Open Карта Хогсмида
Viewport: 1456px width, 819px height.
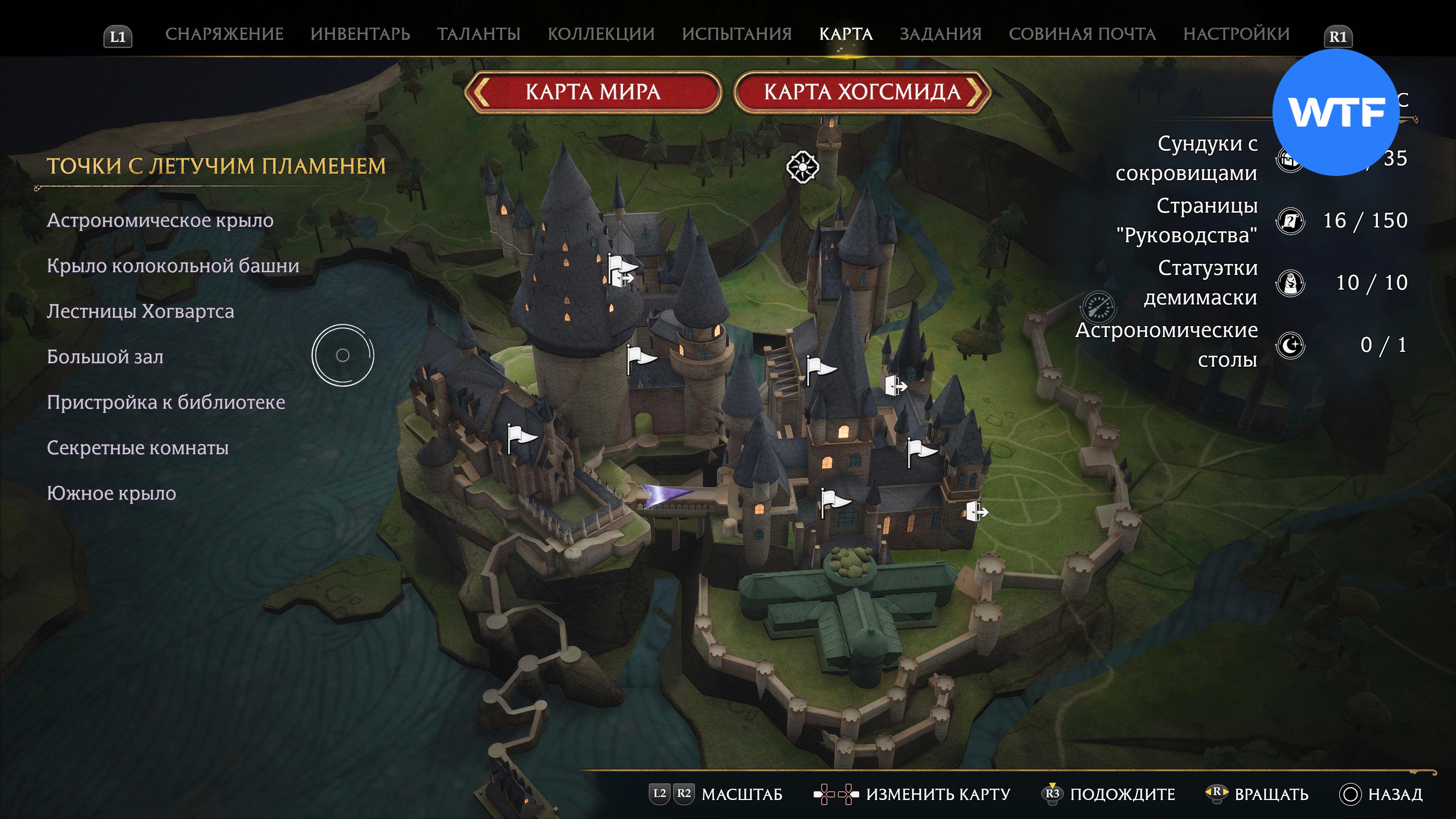(862, 91)
